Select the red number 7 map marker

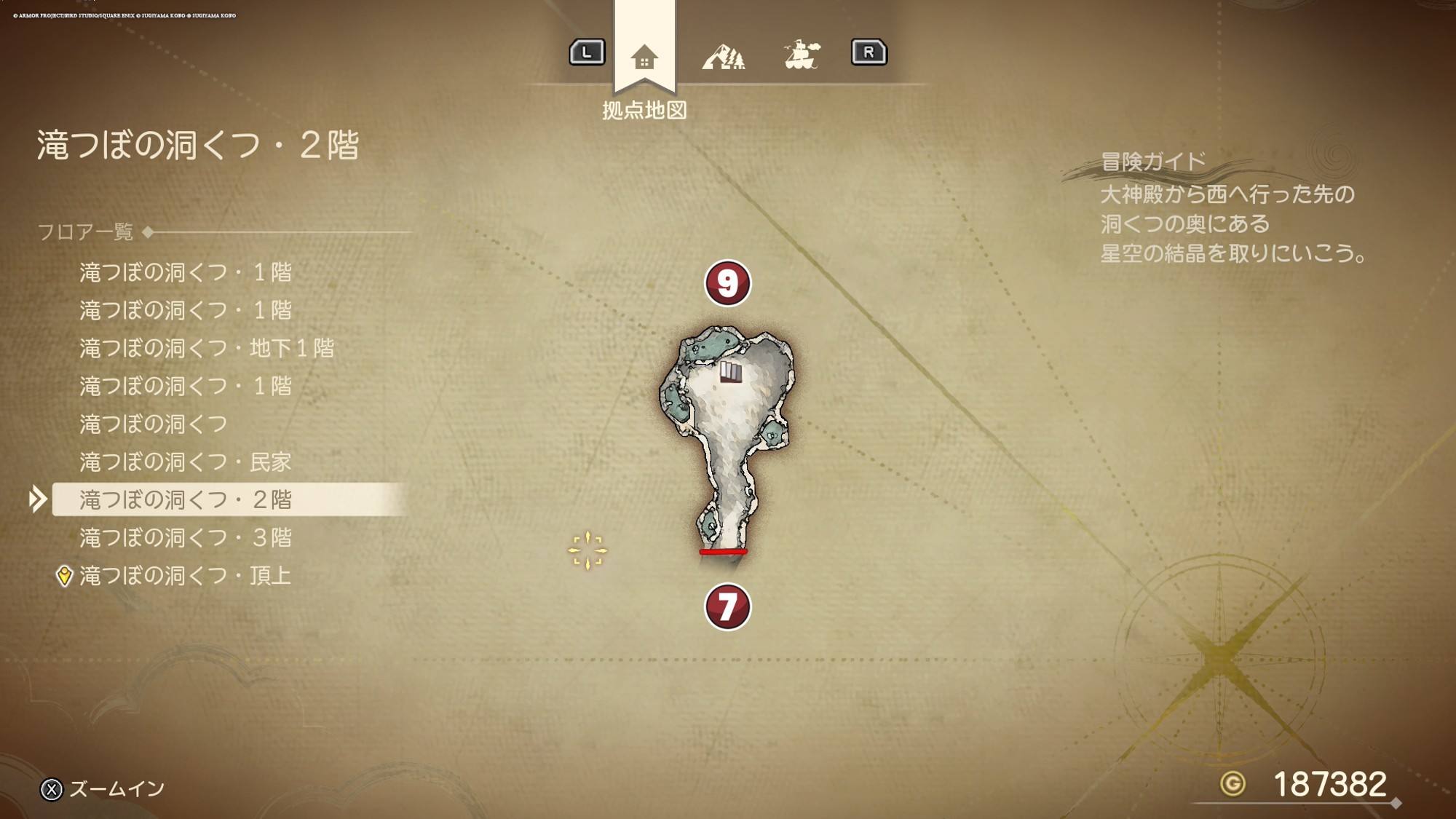[727, 606]
